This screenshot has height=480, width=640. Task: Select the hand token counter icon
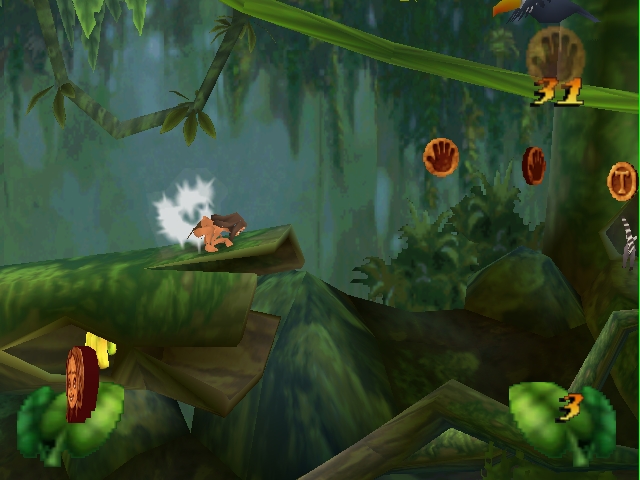point(555,52)
